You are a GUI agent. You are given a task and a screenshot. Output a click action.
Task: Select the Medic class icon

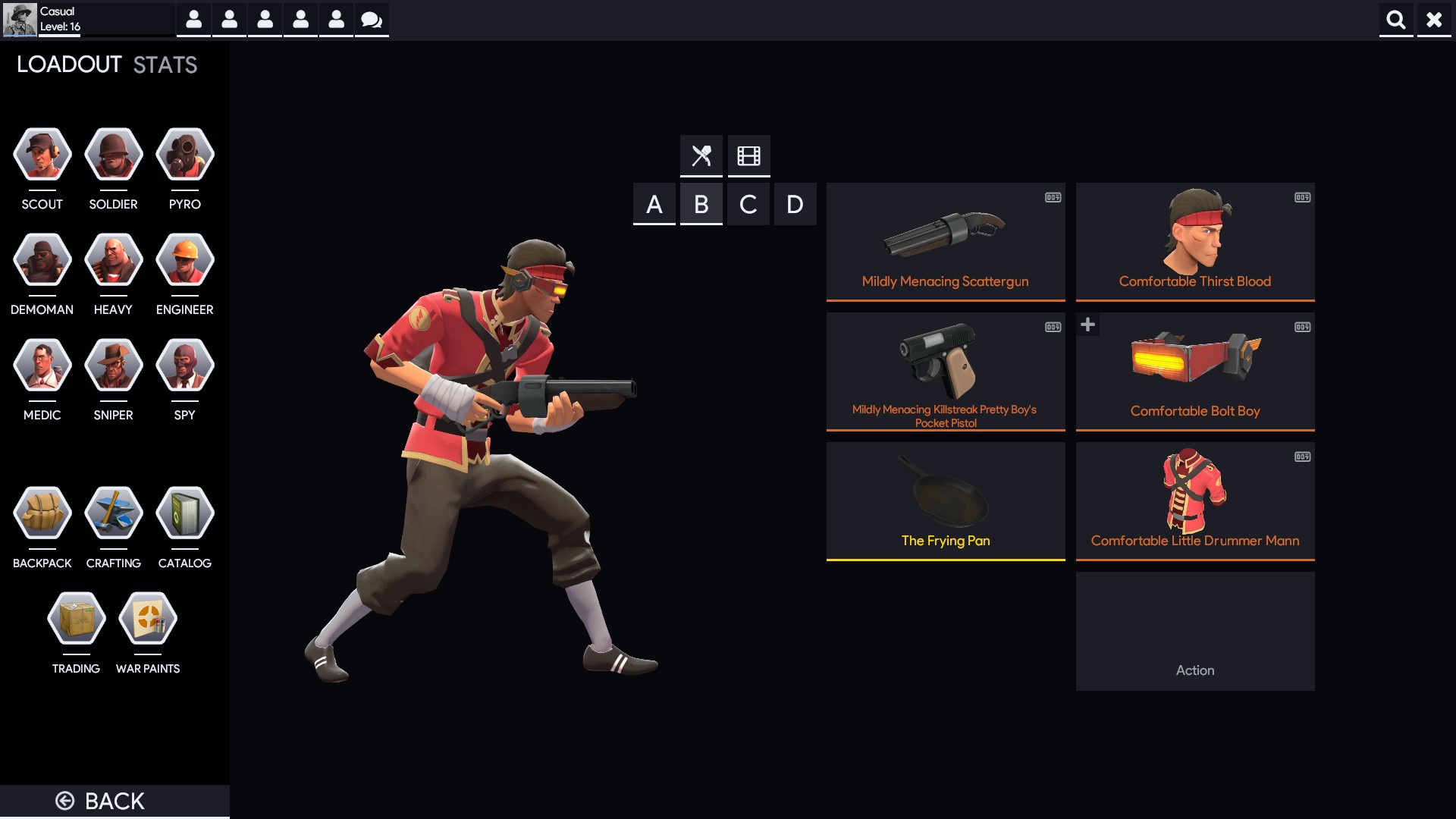(42, 365)
